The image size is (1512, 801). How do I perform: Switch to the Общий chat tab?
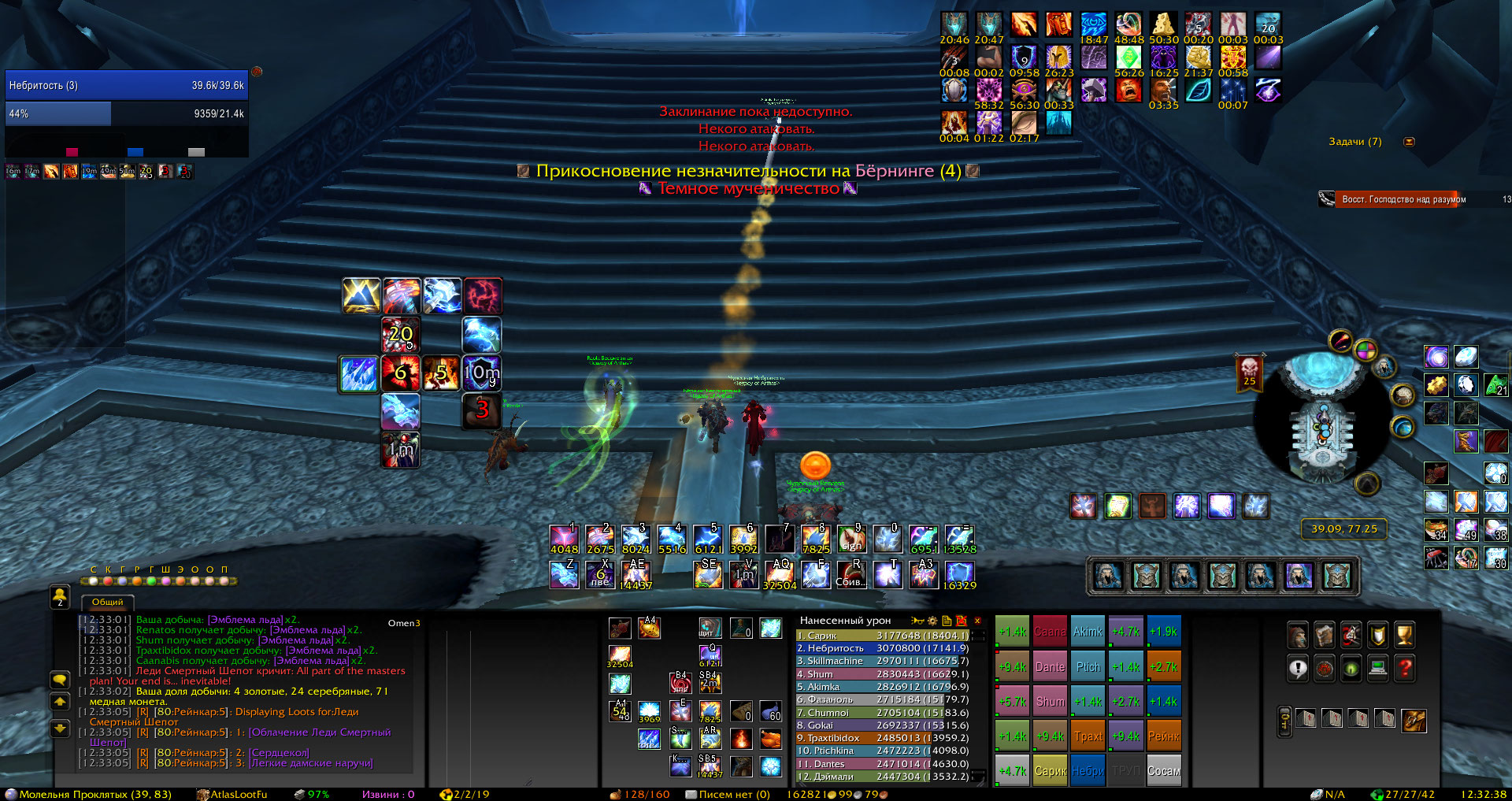click(108, 603)
